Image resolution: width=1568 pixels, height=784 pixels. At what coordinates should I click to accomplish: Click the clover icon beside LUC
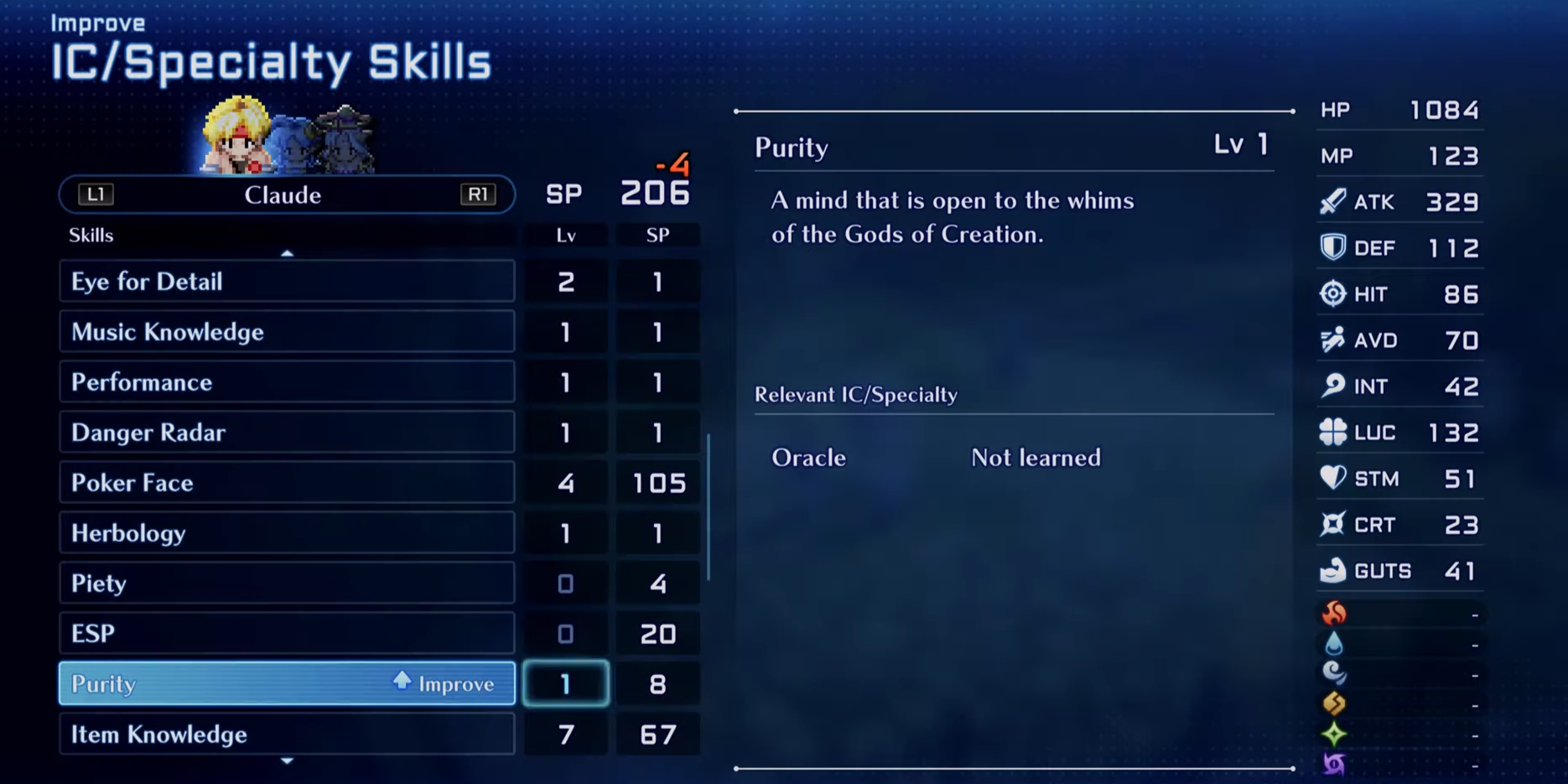pyautogui.click(x=1332, y=432)
